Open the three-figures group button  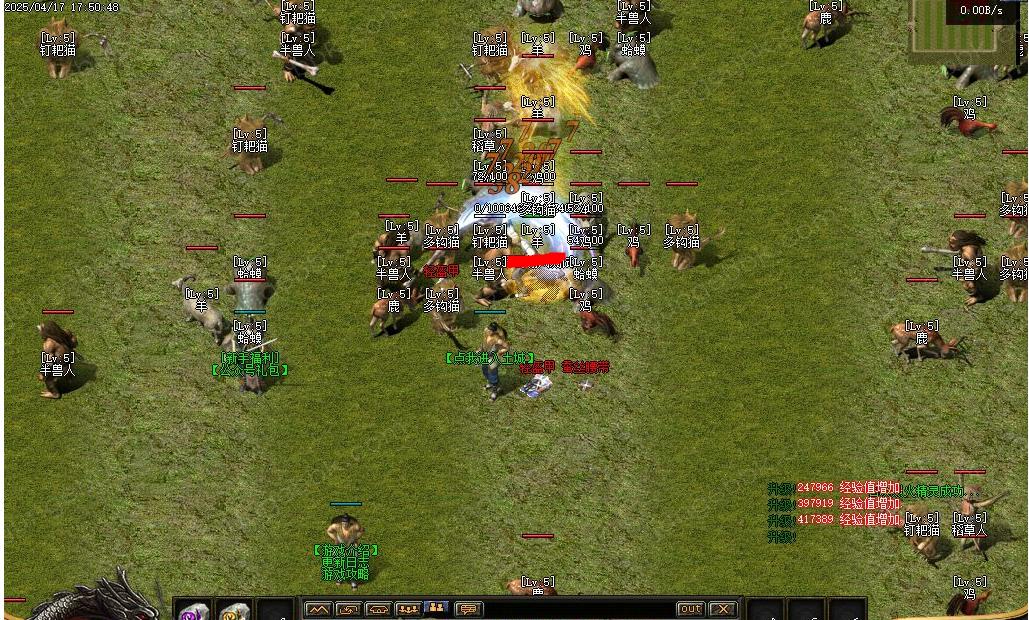(408, 609)
